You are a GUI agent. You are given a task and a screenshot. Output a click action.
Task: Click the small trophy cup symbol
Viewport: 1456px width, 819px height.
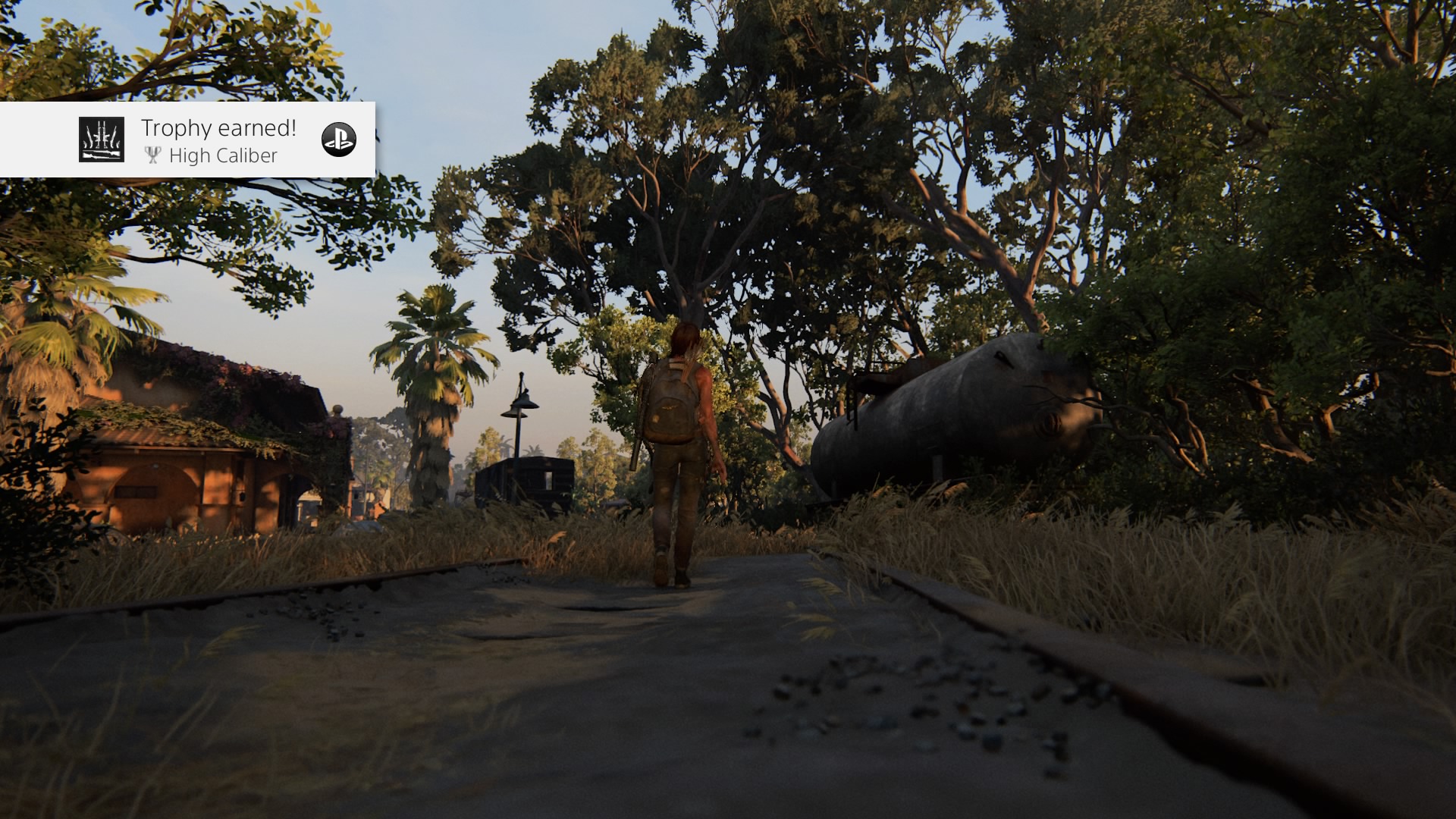pos(154,155)
